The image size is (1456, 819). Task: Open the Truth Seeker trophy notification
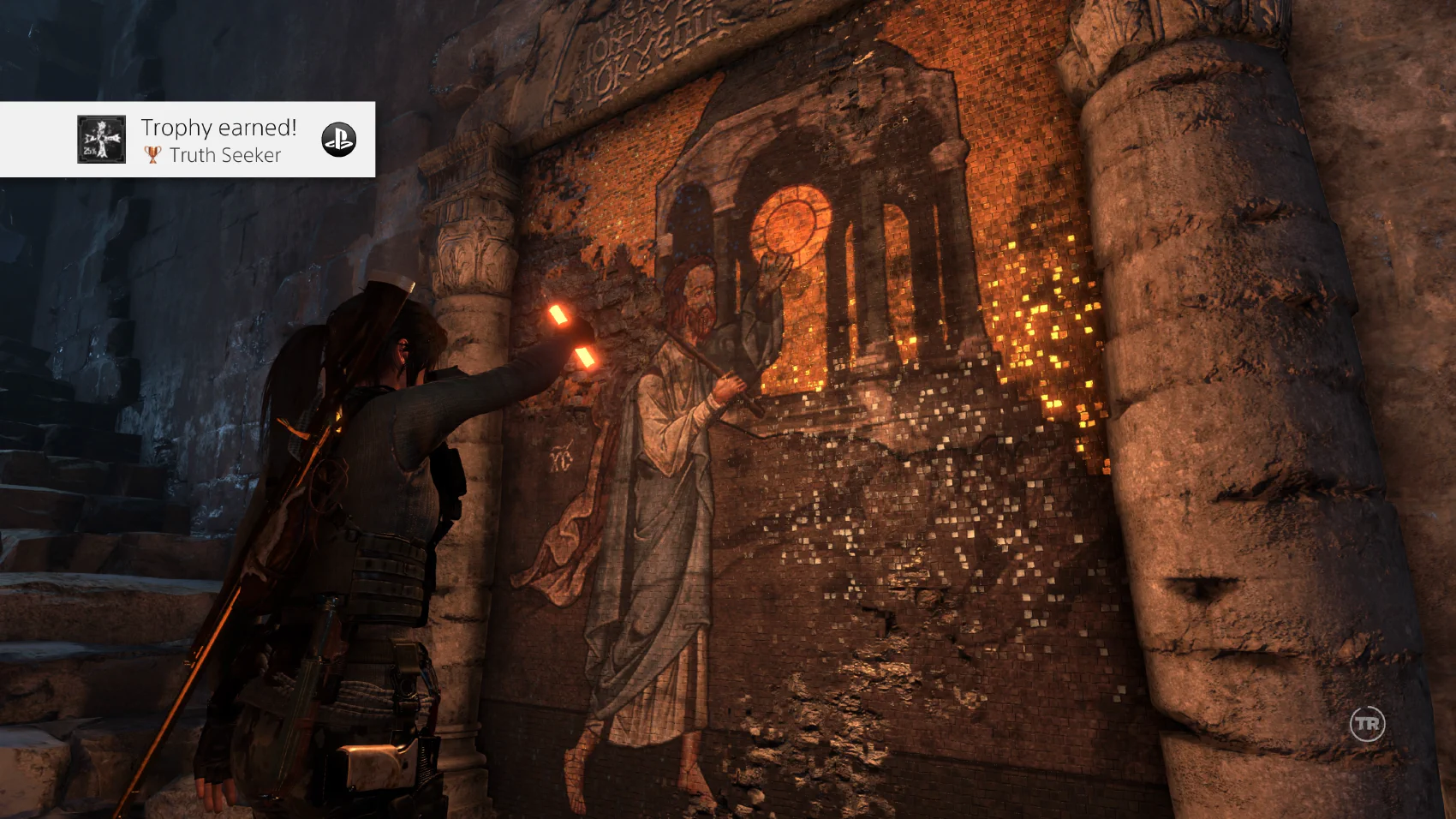[218, 140]
